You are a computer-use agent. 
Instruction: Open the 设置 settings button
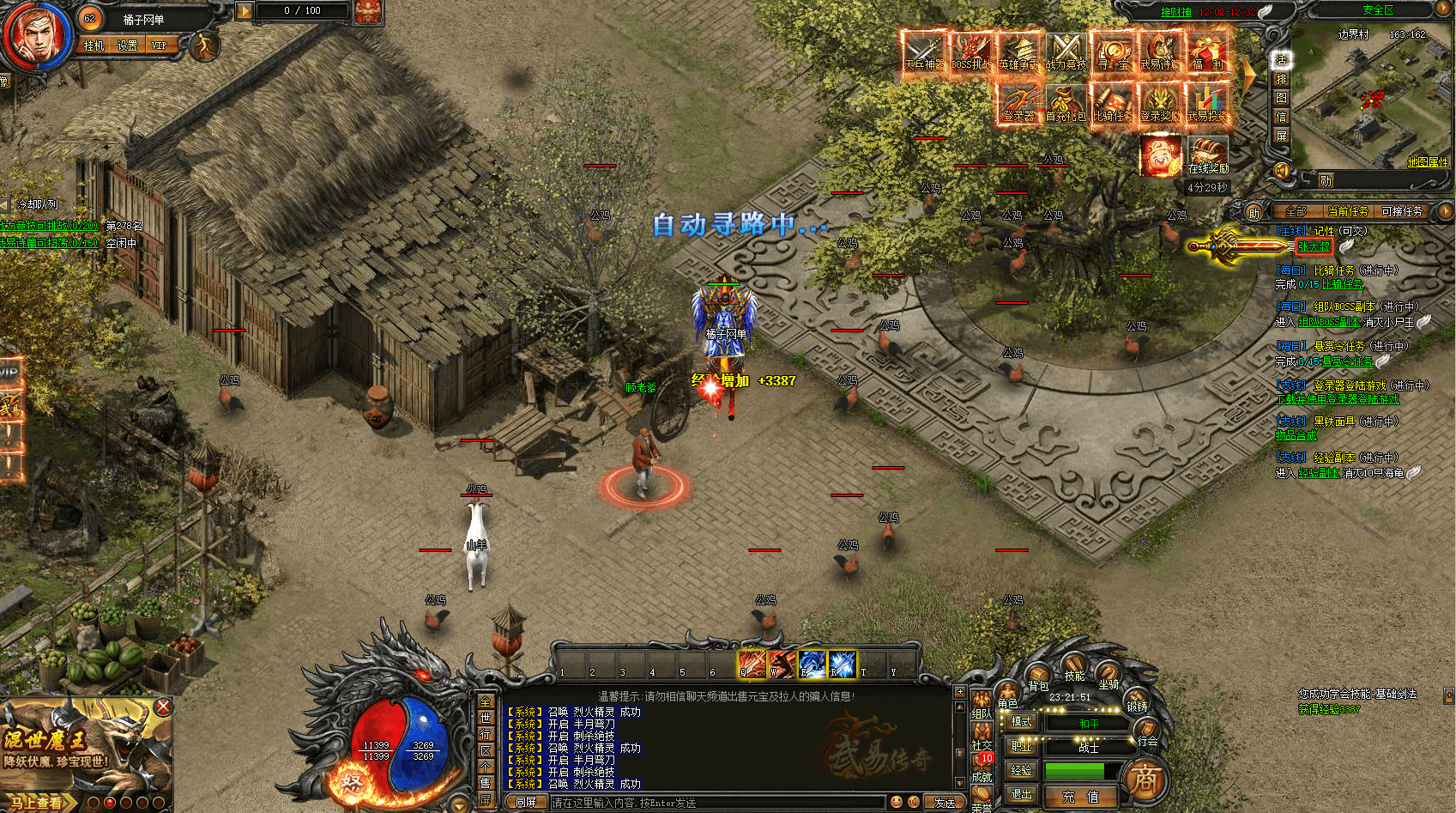click(x=128, y=46)
